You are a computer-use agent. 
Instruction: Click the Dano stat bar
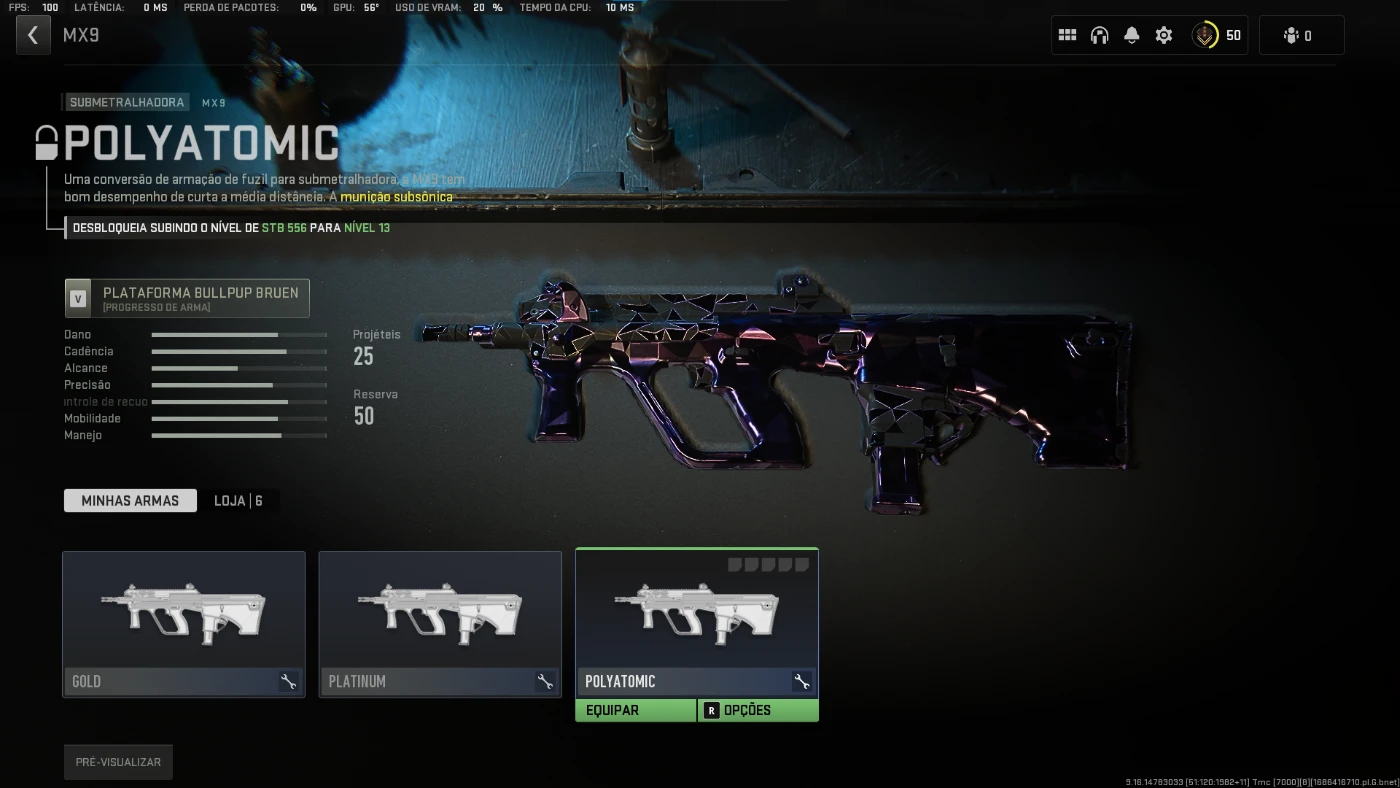click(x=238, y=334)
